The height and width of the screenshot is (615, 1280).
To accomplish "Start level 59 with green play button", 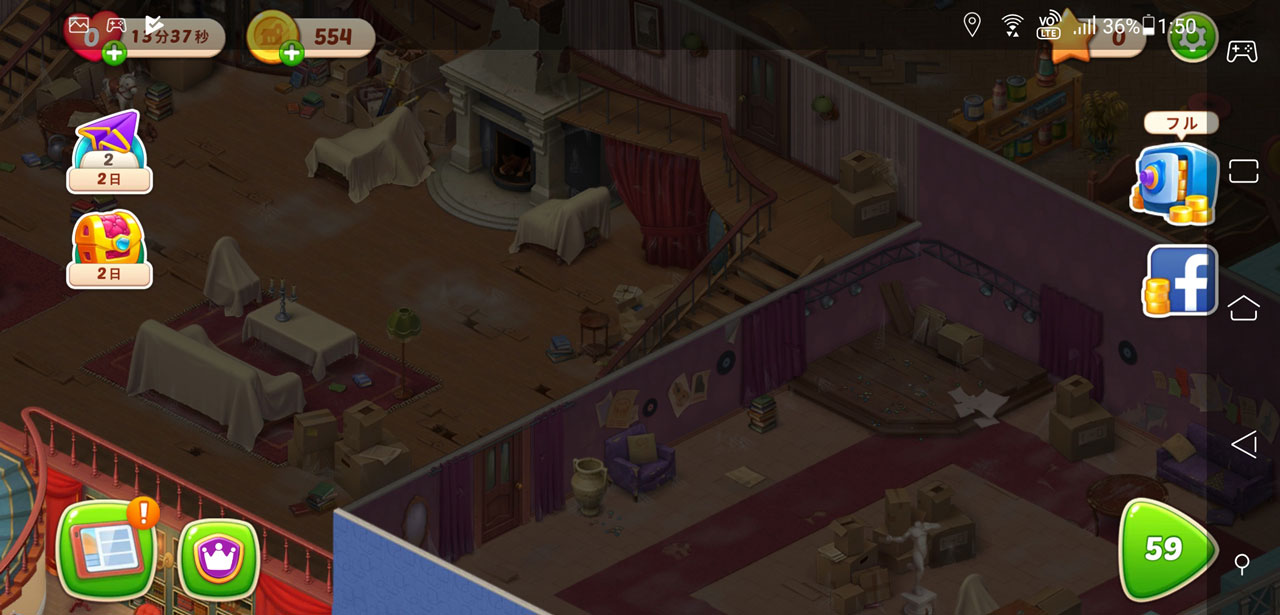I will tap(1164, 549).
